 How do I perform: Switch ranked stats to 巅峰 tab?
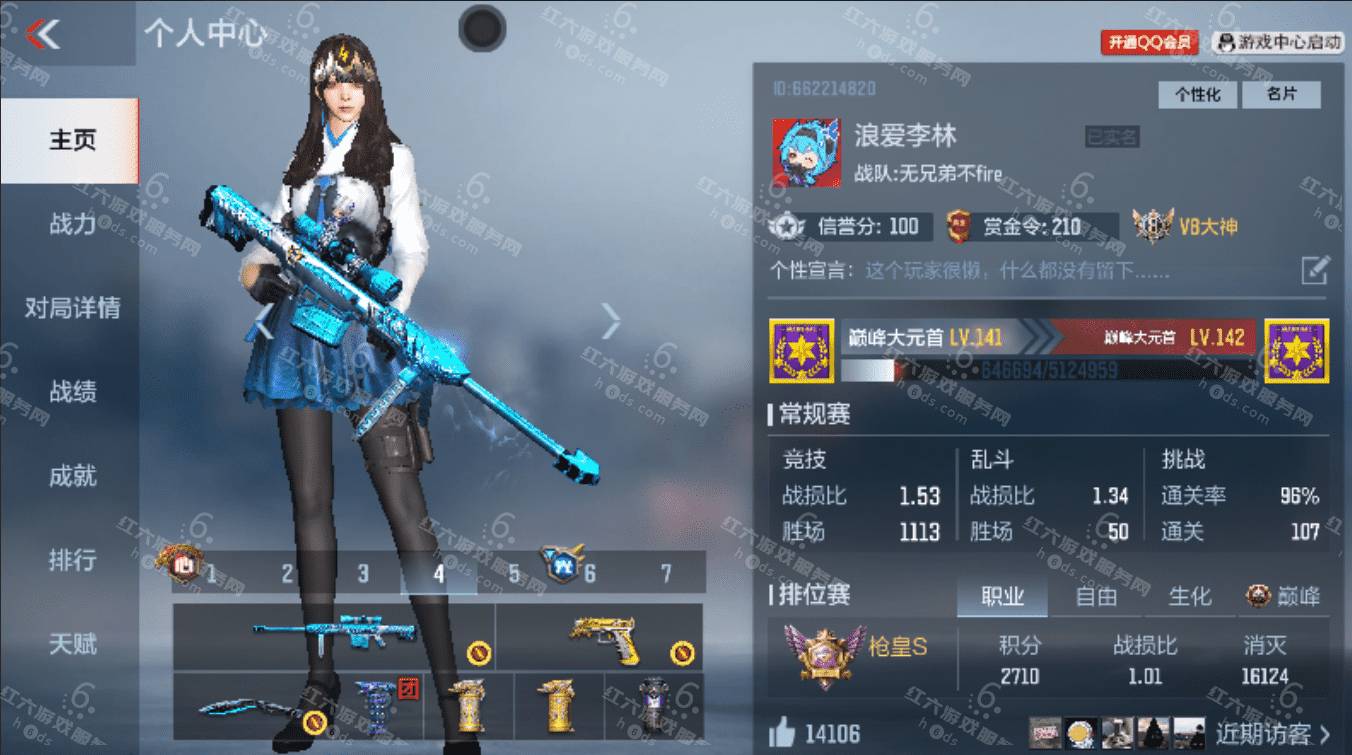point(1284,597)
